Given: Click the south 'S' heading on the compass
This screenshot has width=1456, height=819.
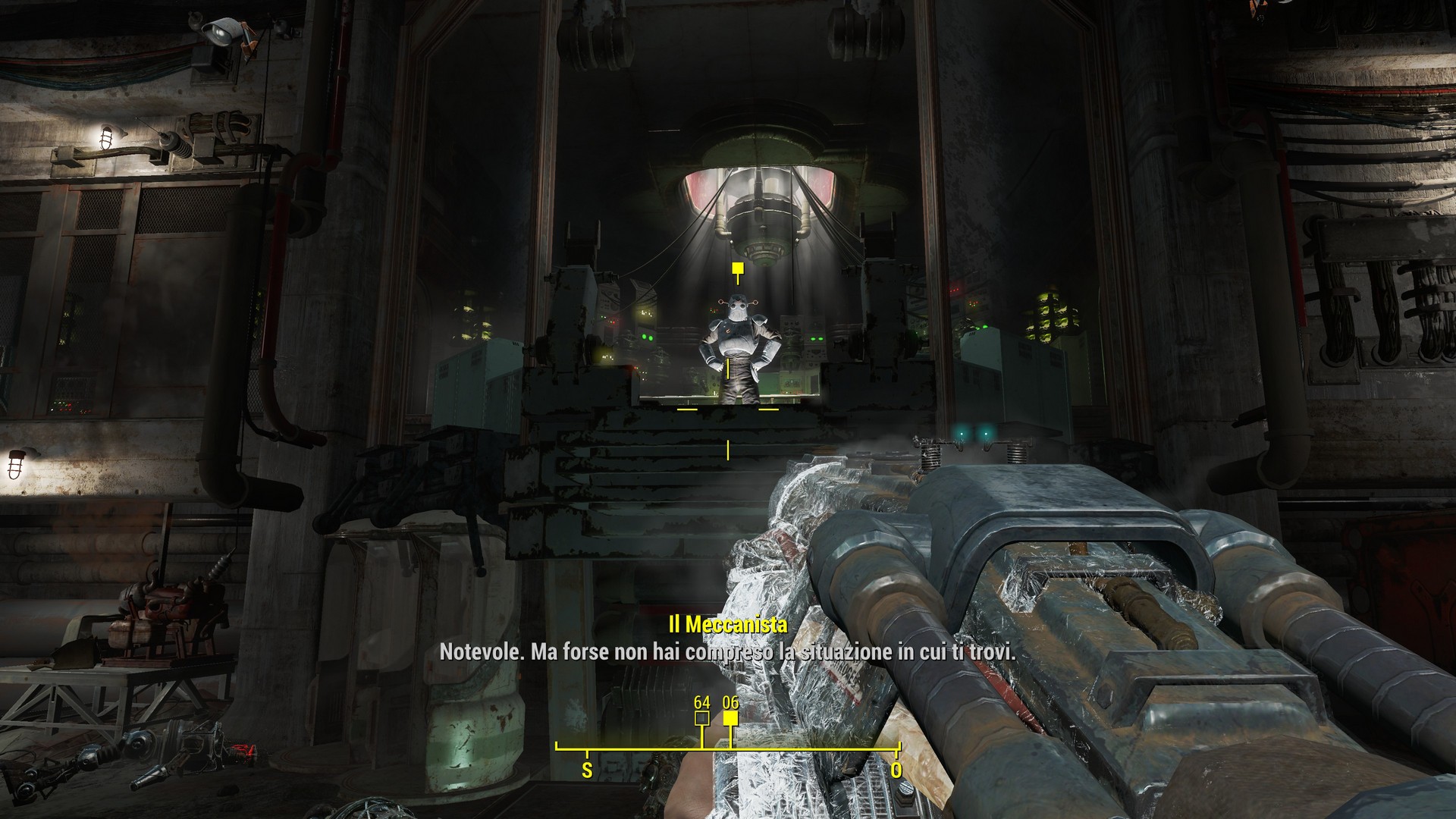Looking at the screenshot, I should click(586, 770).
